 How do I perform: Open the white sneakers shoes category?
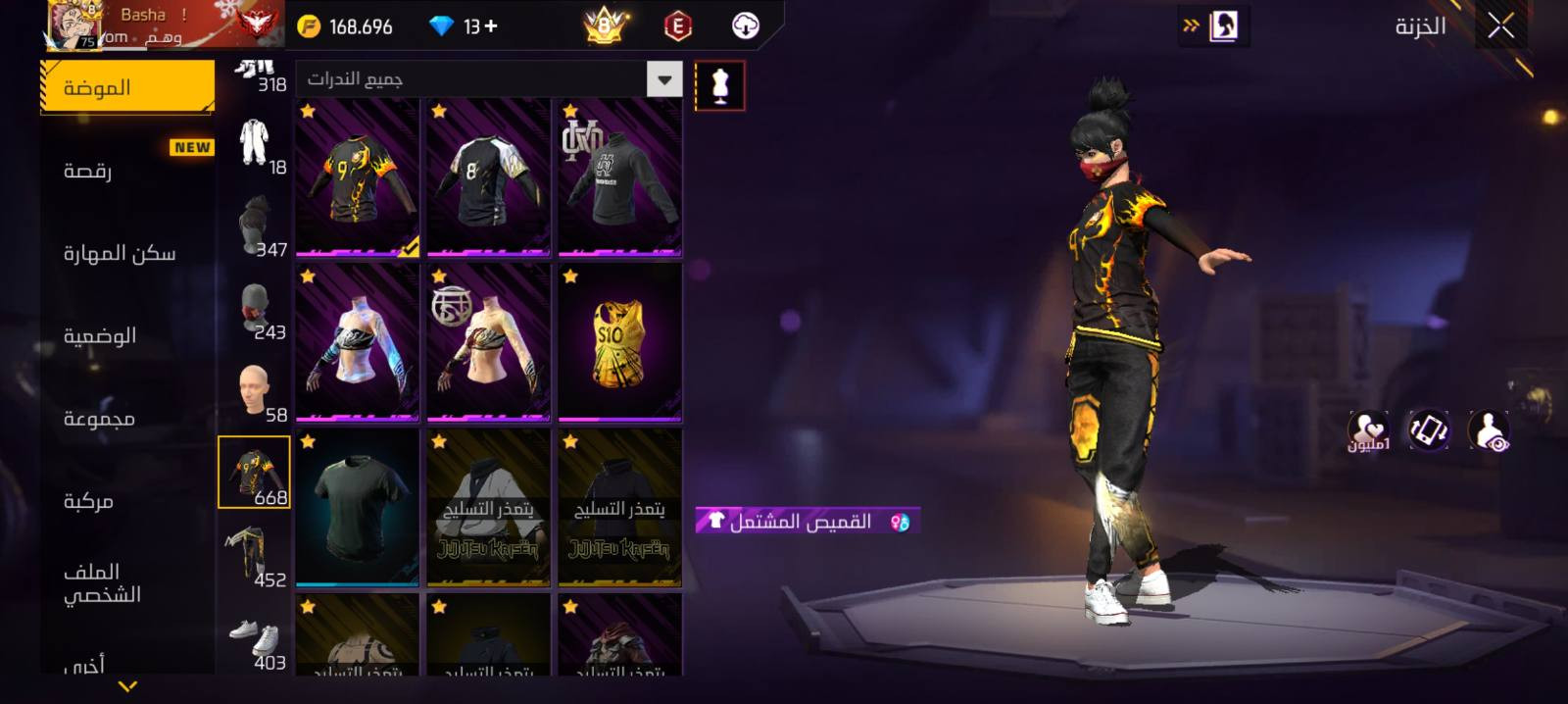(254, 638)
